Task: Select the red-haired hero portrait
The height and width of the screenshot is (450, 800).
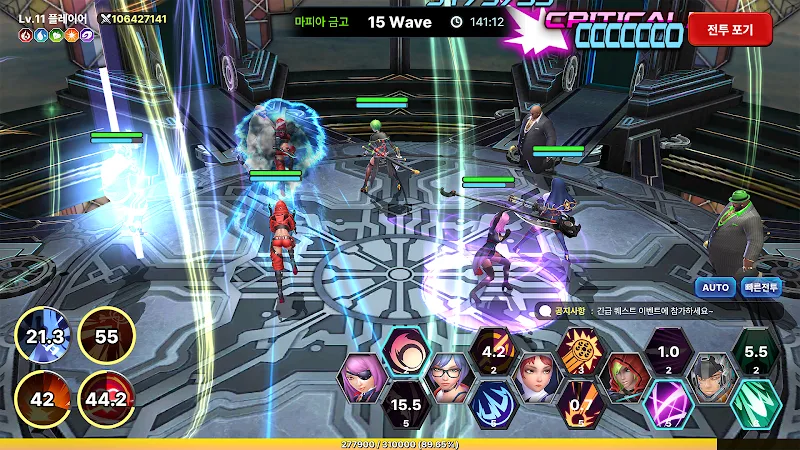Action: point(536,378)
